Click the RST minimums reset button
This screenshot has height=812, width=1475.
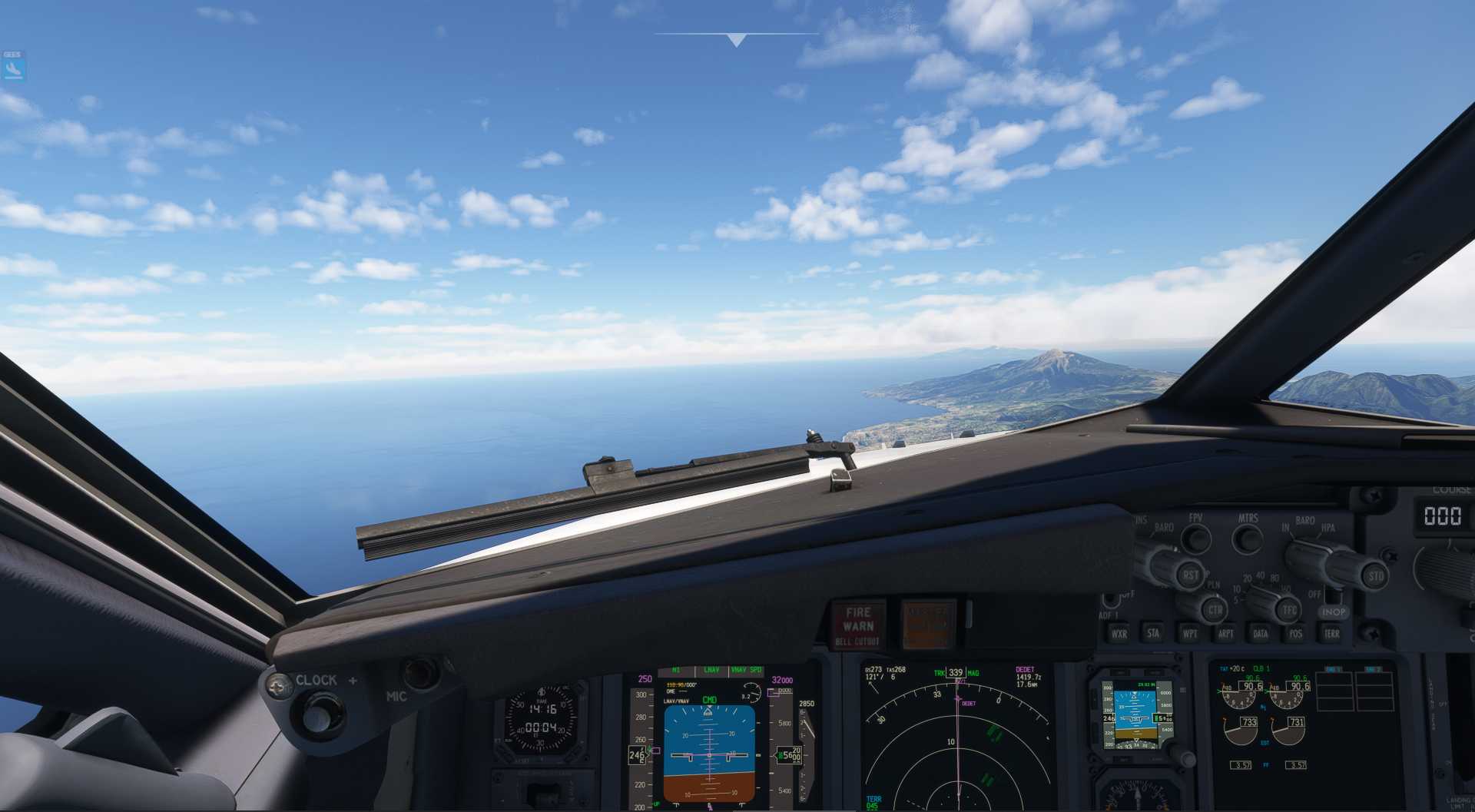coord(1190,574)
